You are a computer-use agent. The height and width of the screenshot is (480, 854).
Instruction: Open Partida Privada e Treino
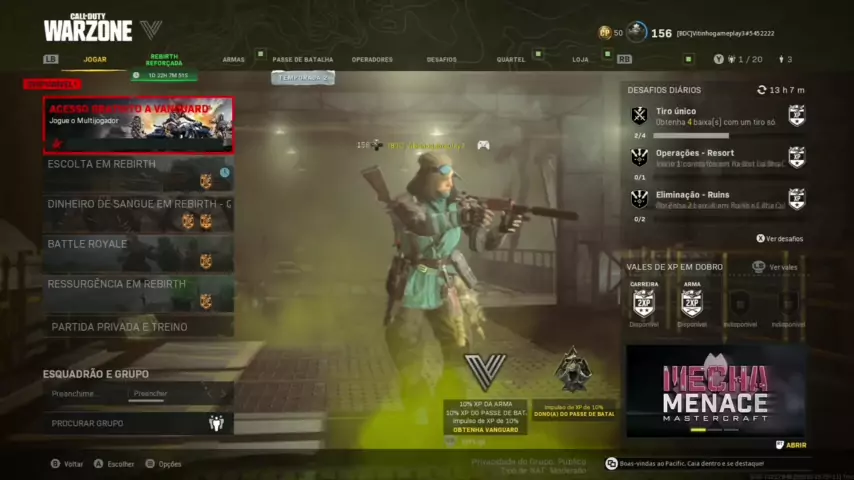pyautogui.click(x=138, y=327)
